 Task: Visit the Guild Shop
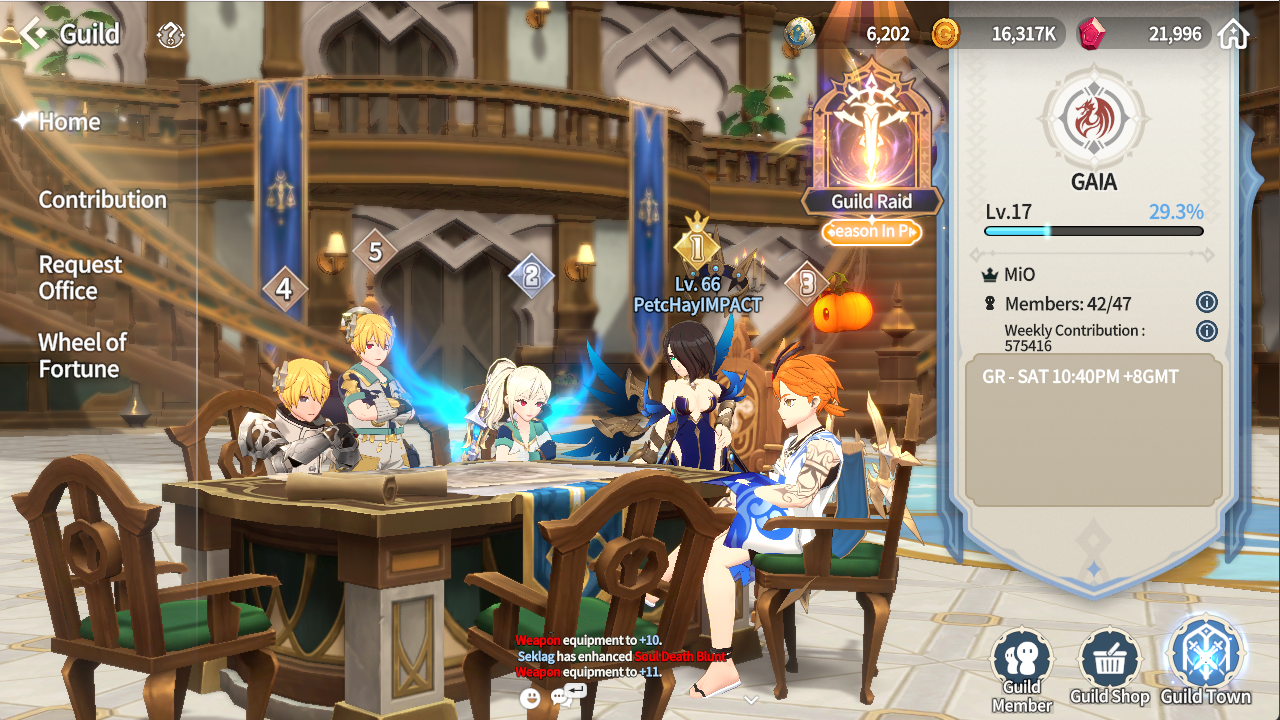point(1109,665)
